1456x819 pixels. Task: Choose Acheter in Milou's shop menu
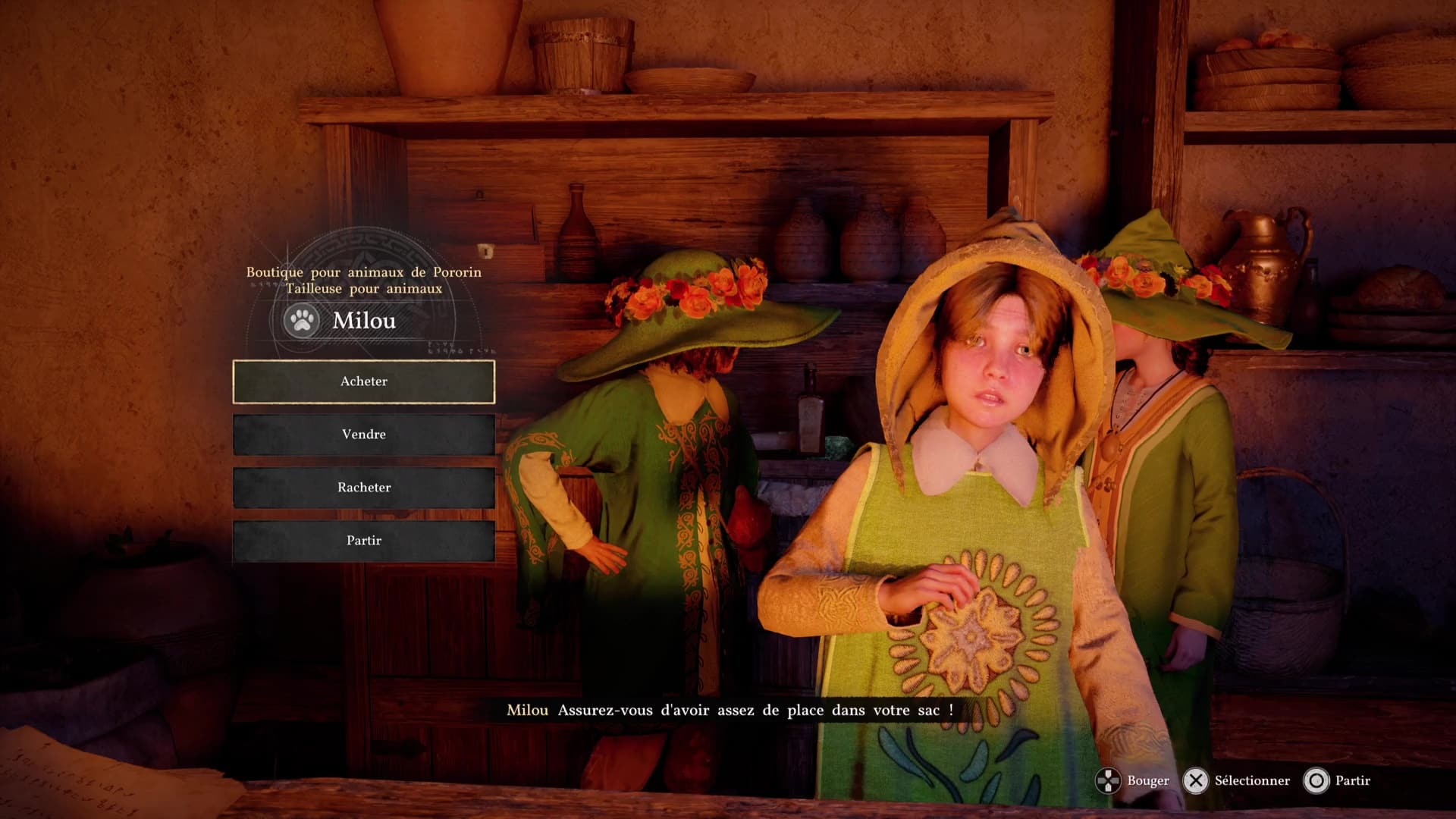(364, 381)
